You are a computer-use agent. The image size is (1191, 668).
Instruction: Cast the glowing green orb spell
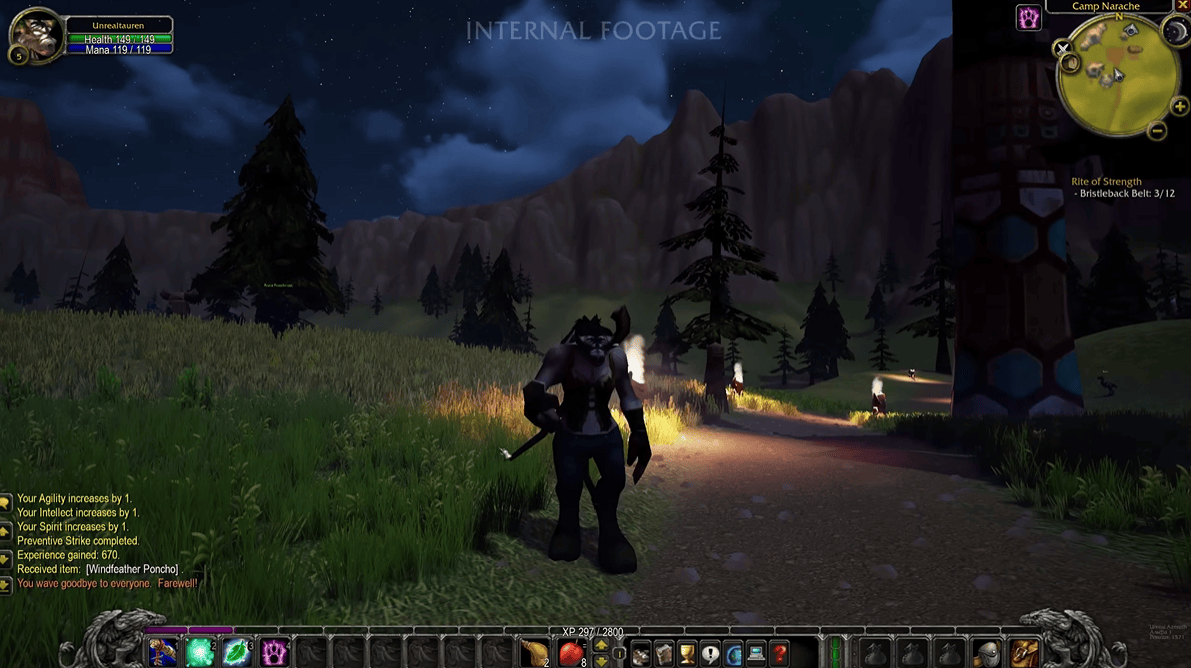200,653
